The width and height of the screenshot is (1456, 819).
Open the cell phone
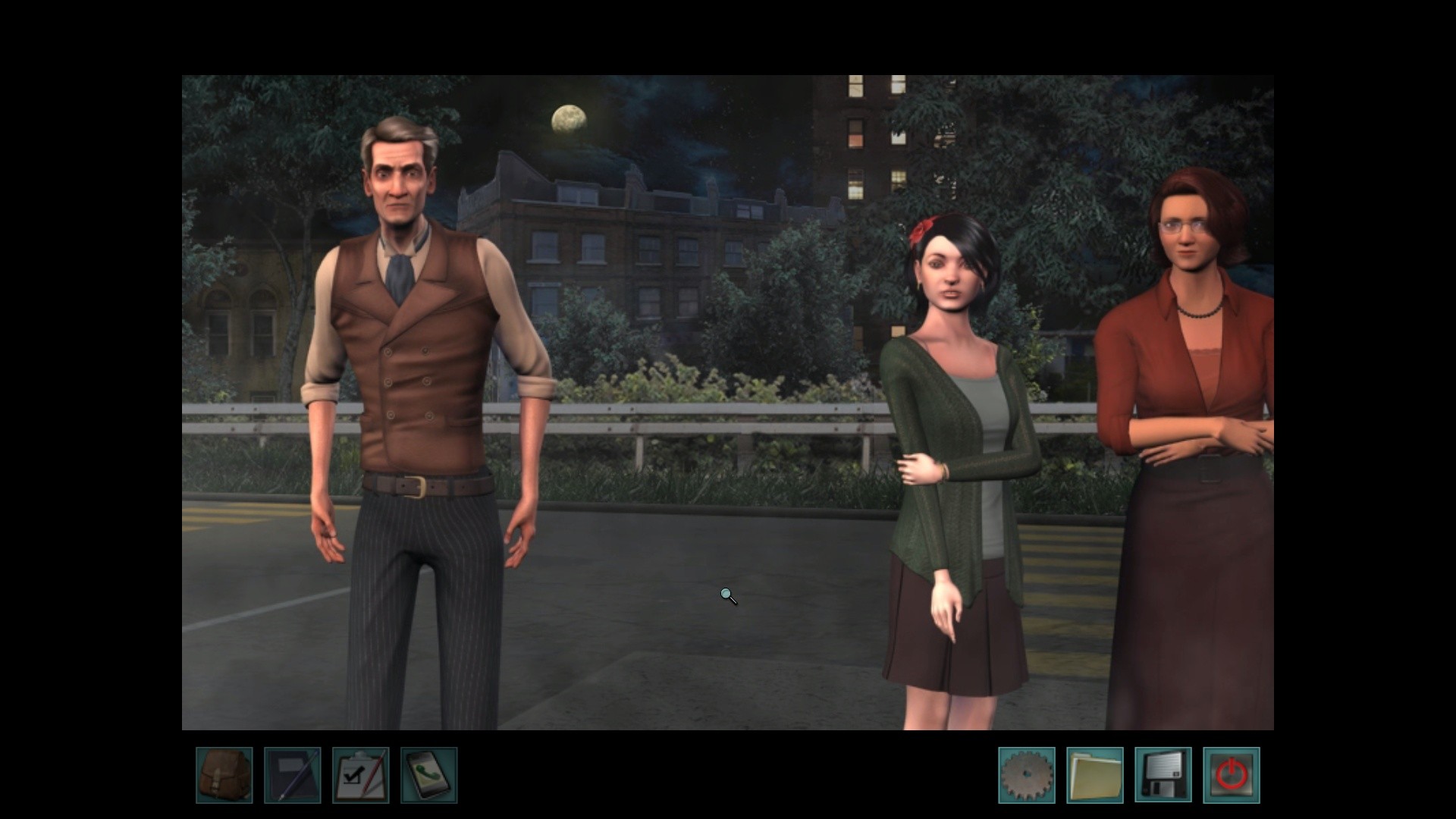[x=428, y=775]
